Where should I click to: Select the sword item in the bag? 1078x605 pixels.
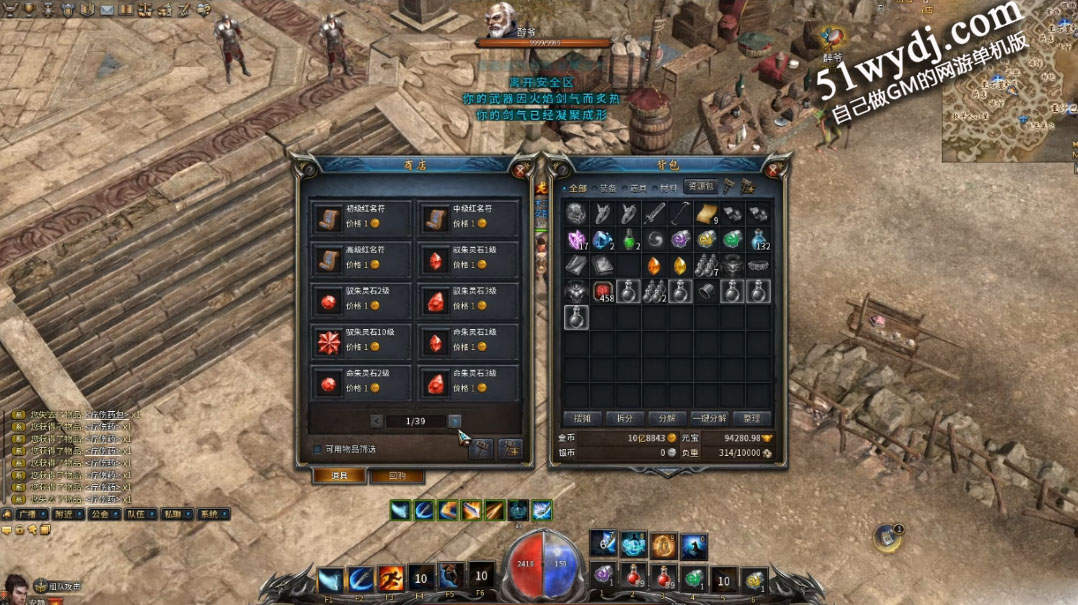click(x=654, y=213)
